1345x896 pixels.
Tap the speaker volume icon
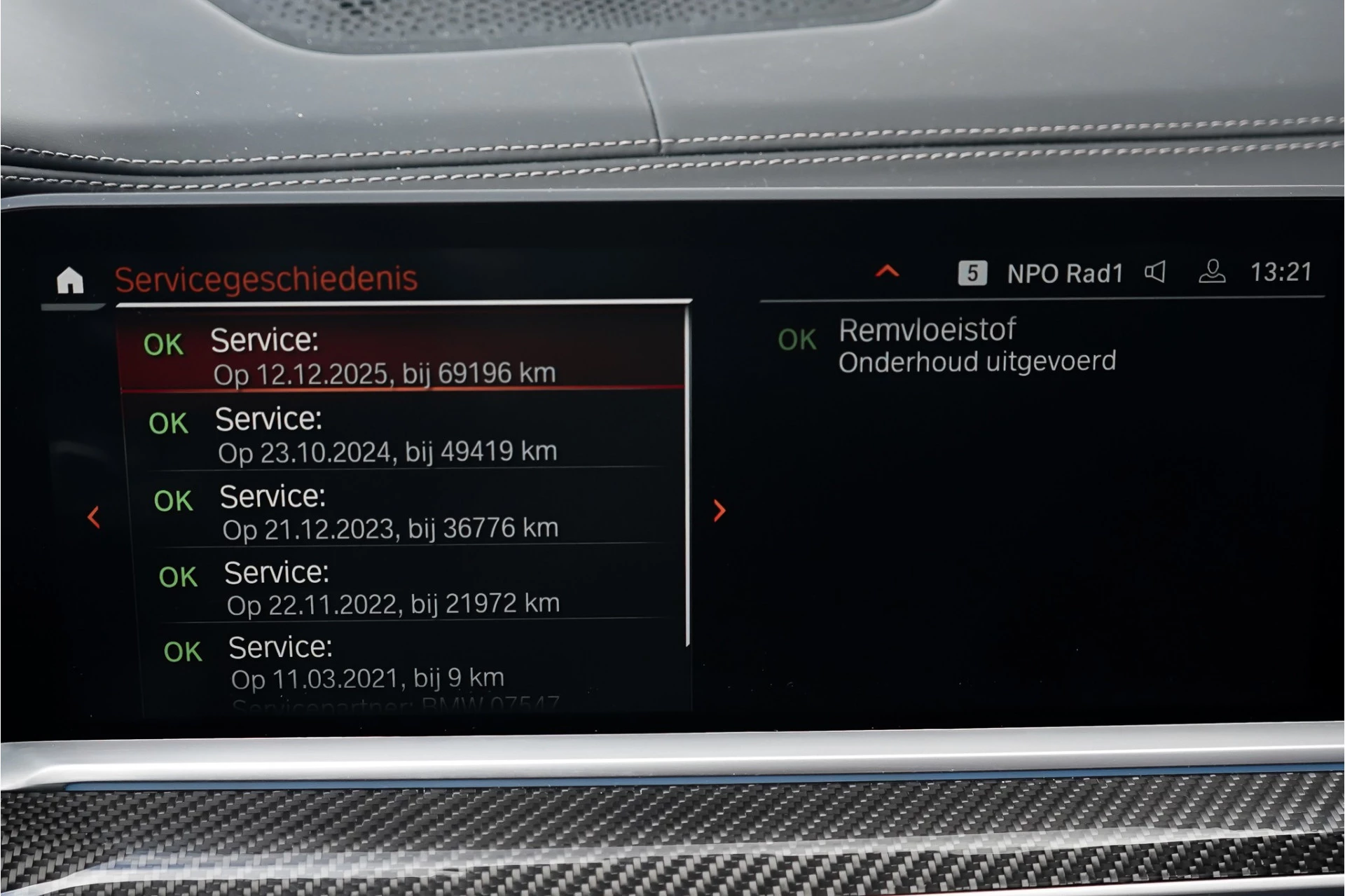(x=1157, y=273)
